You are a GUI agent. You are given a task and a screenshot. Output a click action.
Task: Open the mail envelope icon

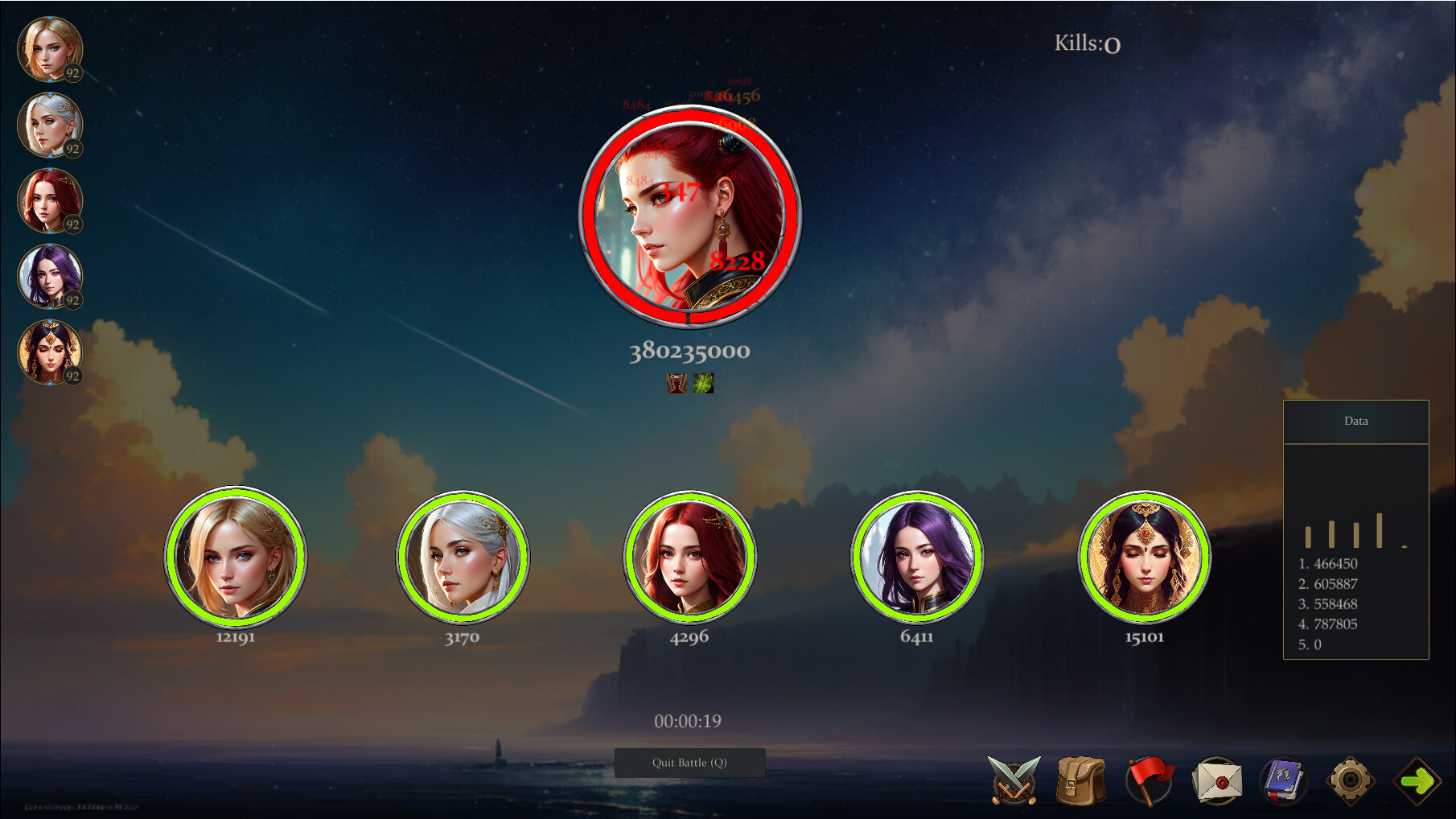[1220, 779]
